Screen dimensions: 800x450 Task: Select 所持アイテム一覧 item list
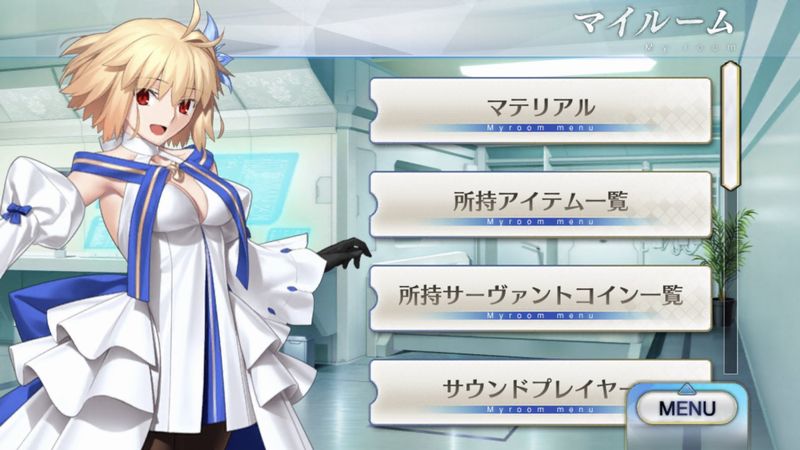tap(540, 203)
